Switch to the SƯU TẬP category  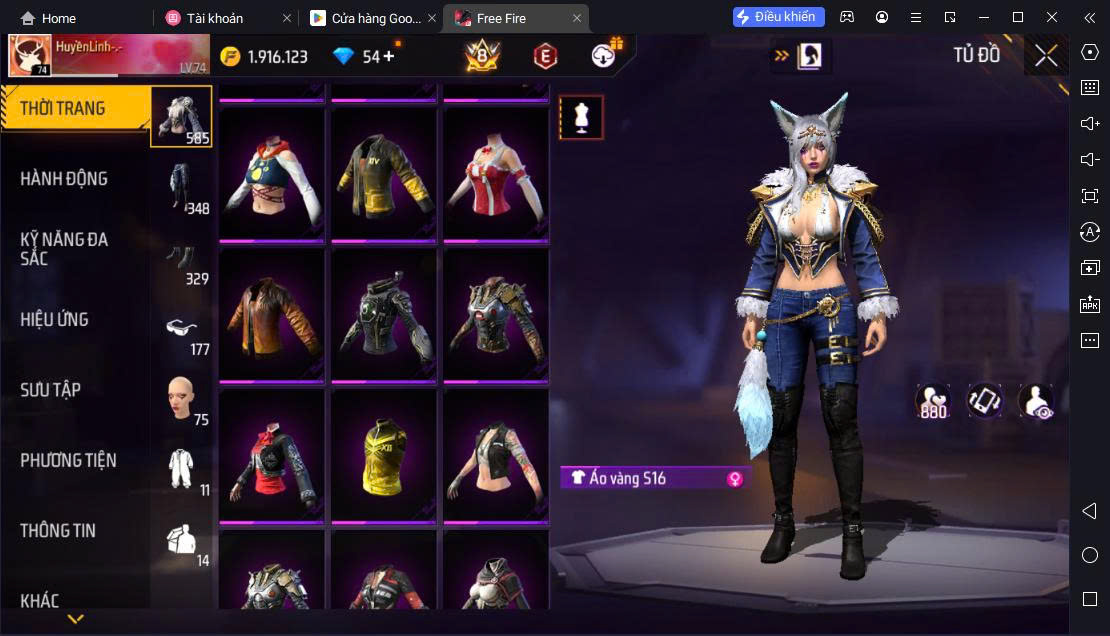(x=50, y=390)
